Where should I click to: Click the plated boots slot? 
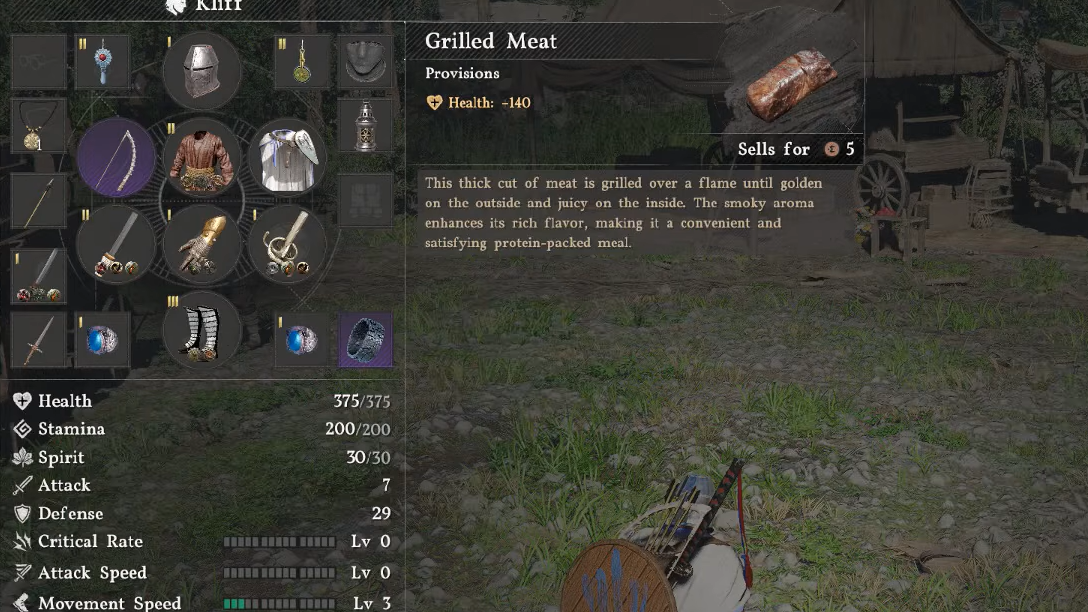click(x=201, y=330)
